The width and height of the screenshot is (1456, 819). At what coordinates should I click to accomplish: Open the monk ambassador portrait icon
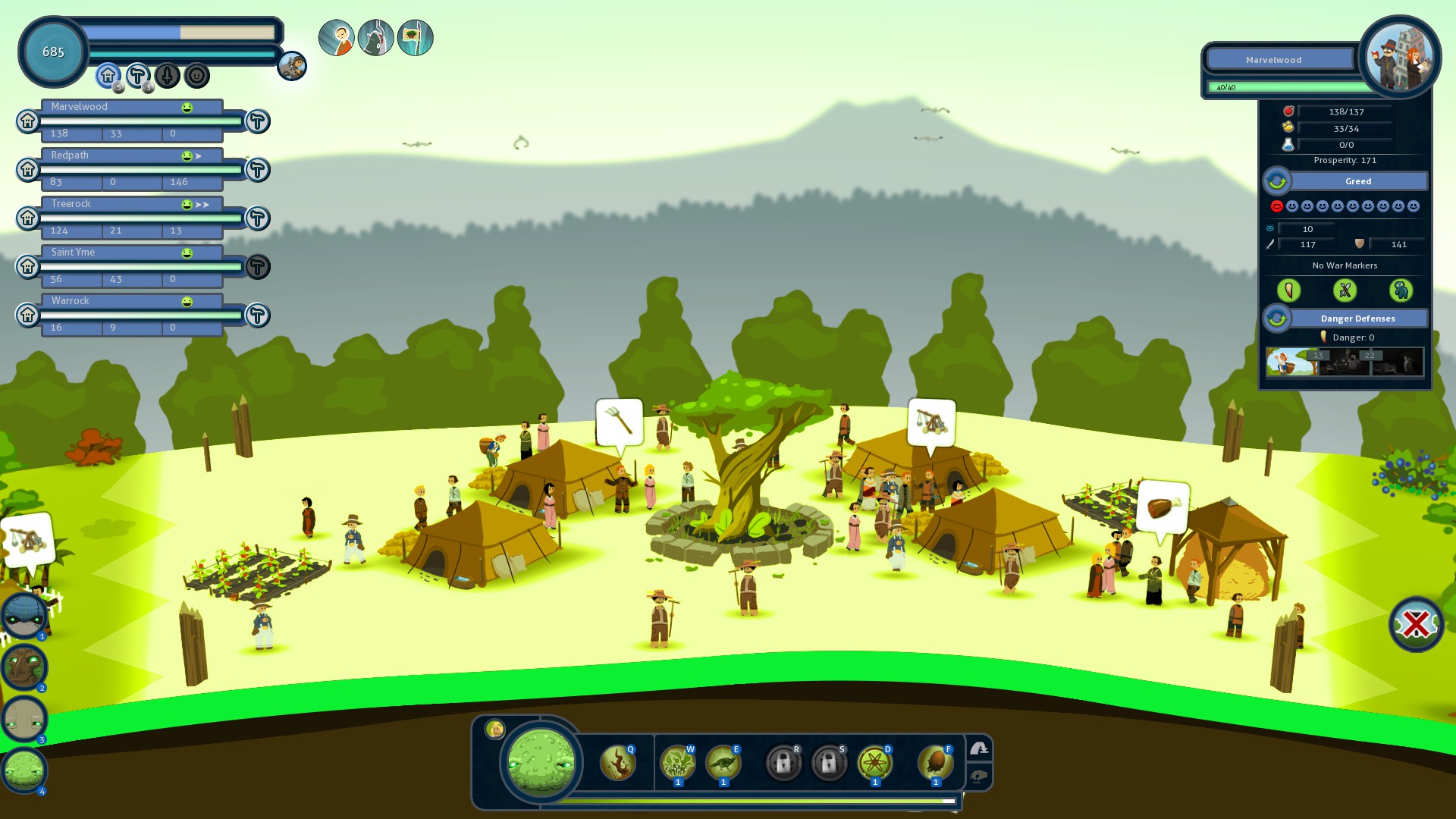[x=336, y=38]
